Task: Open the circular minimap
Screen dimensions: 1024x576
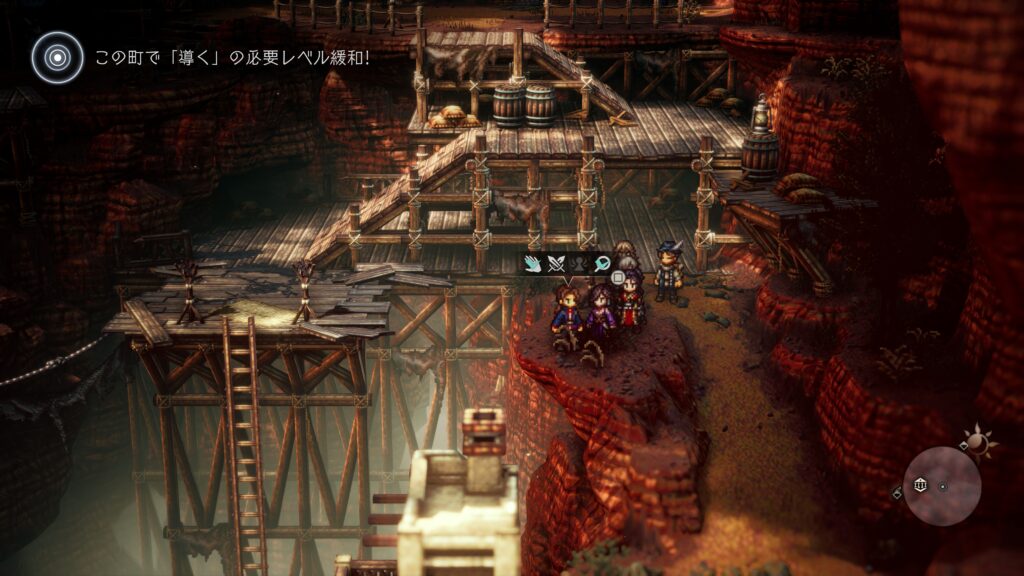Action: click(x=941, y=486)
